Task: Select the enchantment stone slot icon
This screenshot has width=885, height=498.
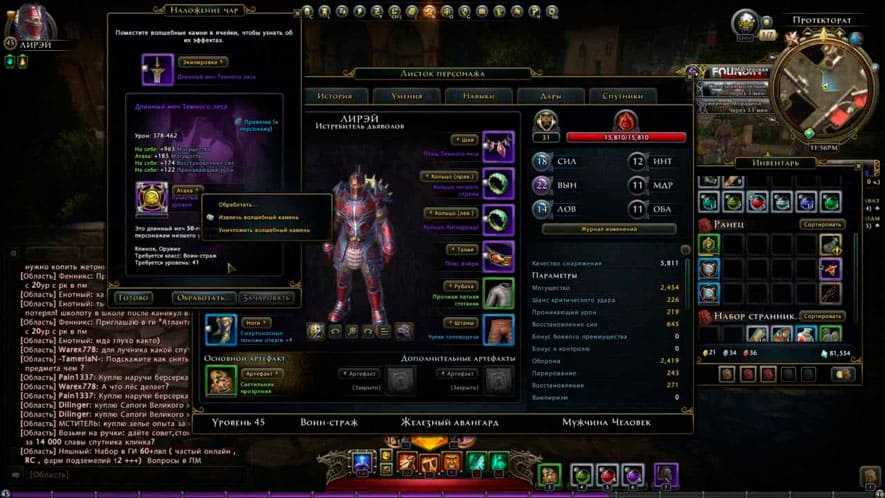Action: 153,197
